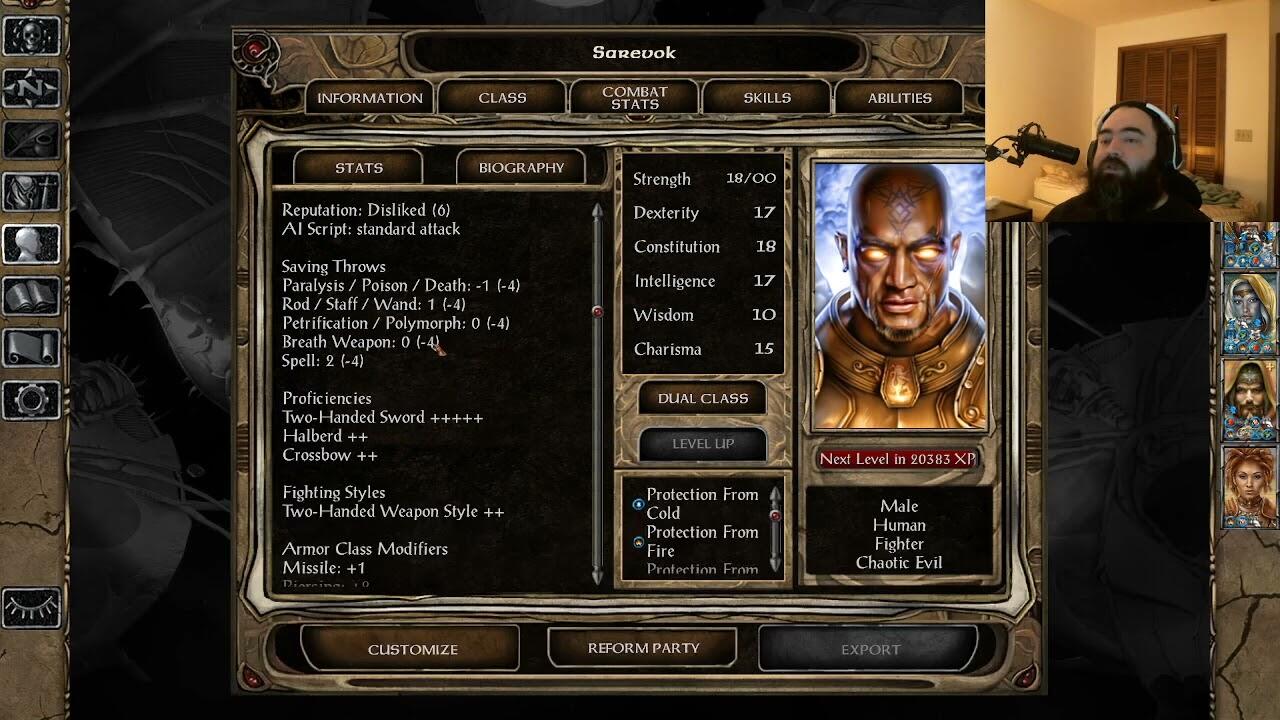1280x720 pixels.
Task: Open the quill journal icon
Action: tap(31, 140)
